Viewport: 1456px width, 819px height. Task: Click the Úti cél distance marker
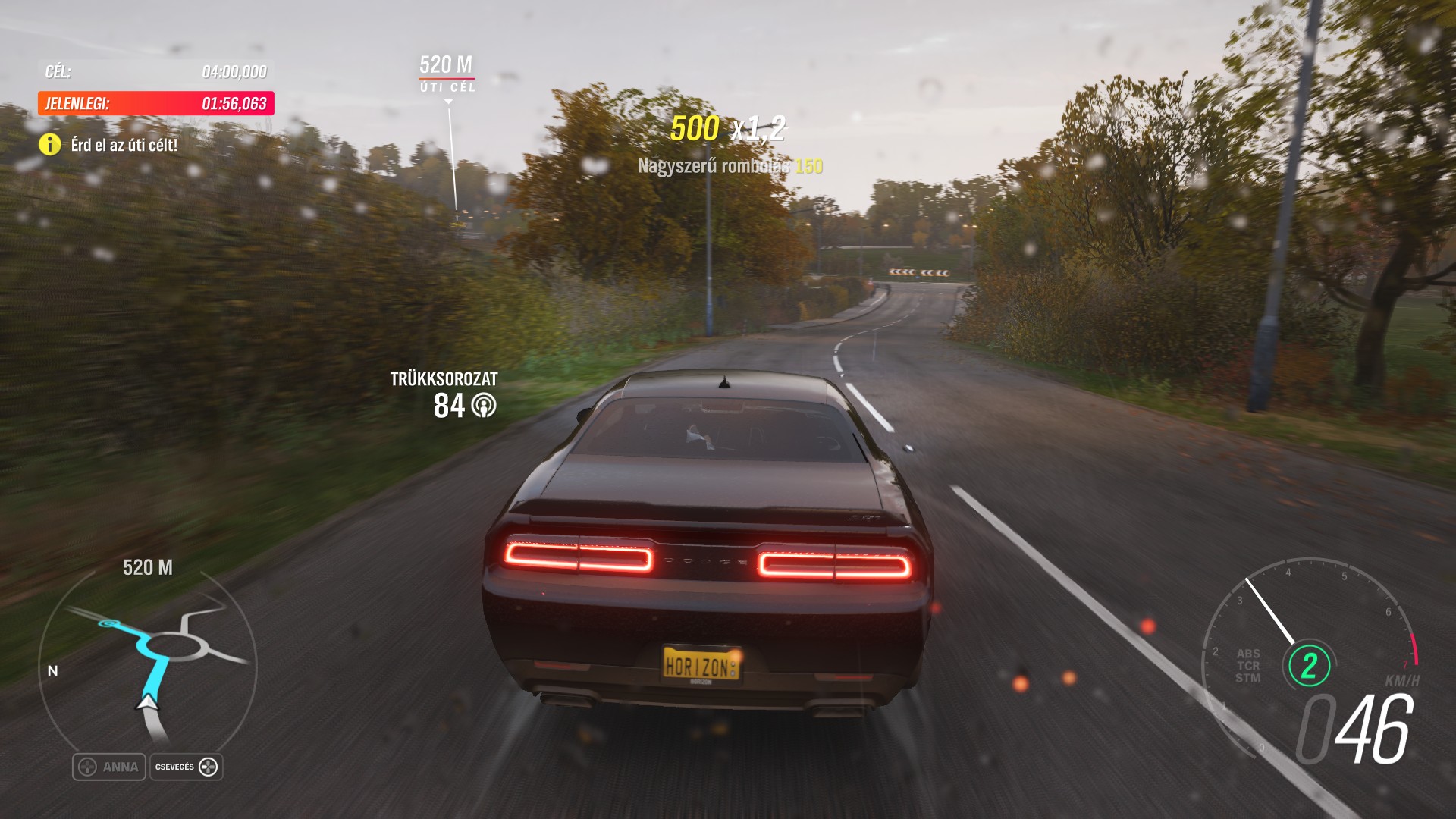point(447,74)
